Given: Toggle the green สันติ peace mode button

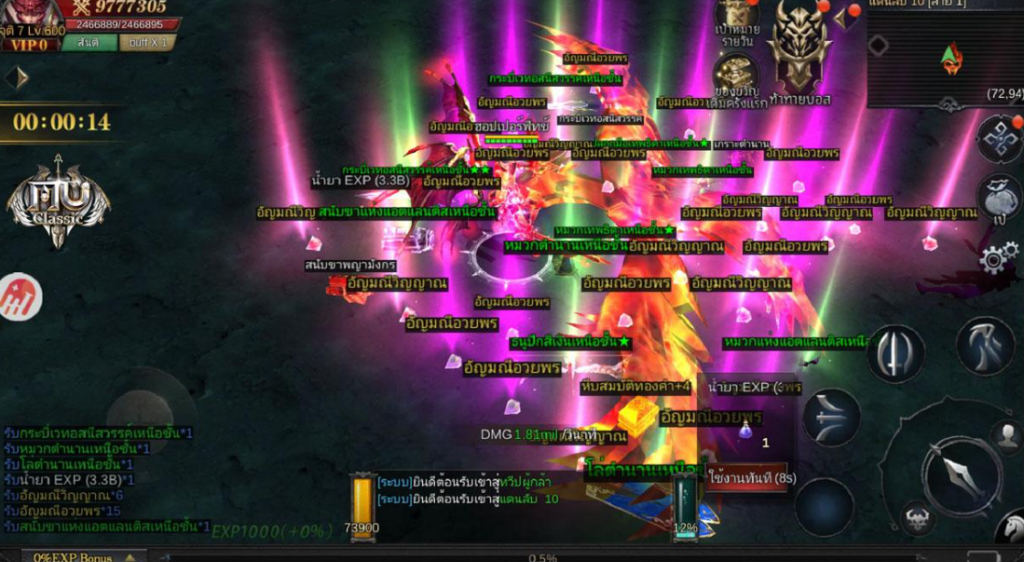Looking at the screenshot, I should pyautogui.click(x=88, y=43).
